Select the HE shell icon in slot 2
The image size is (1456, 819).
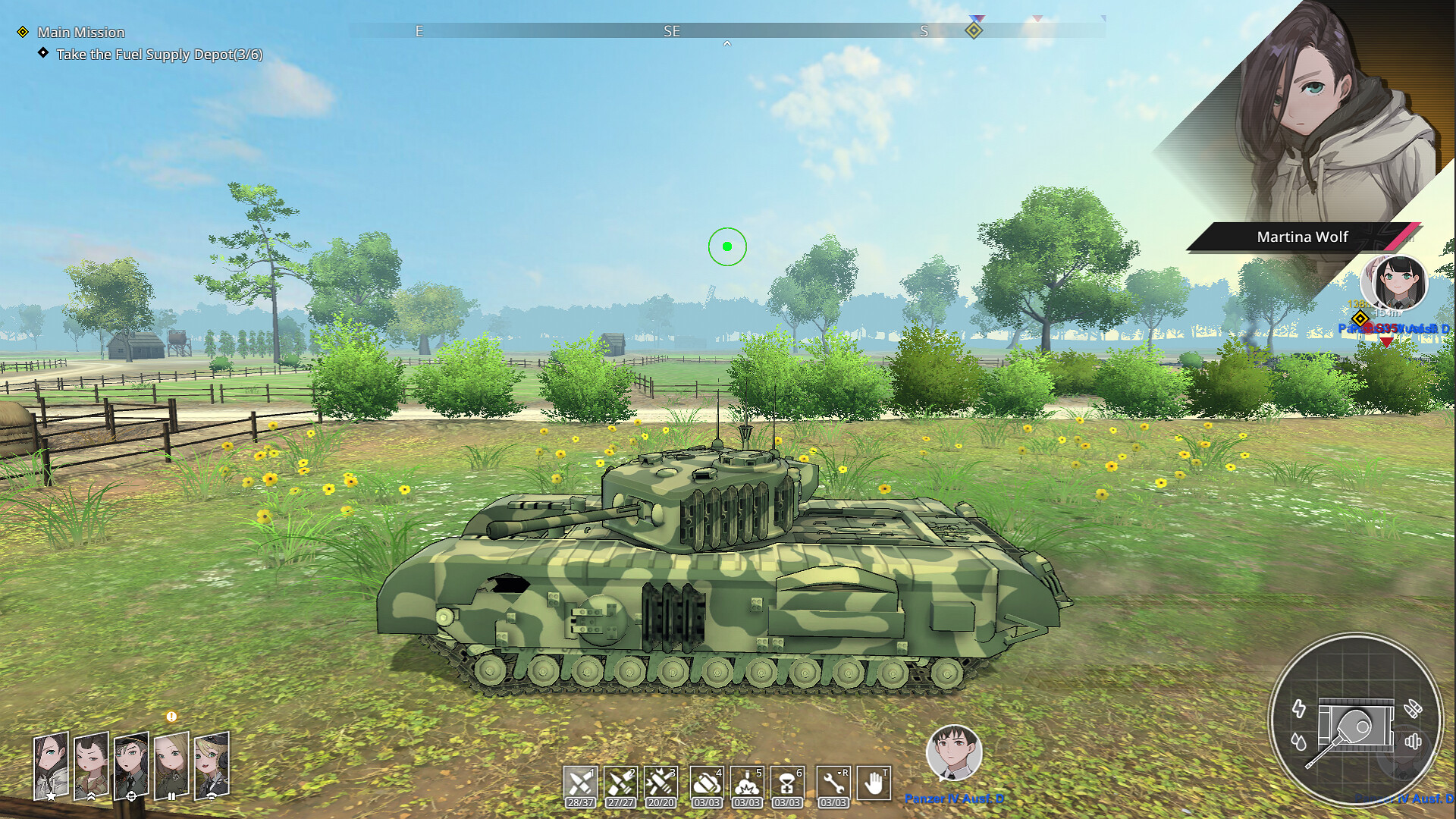coord(620,781)
